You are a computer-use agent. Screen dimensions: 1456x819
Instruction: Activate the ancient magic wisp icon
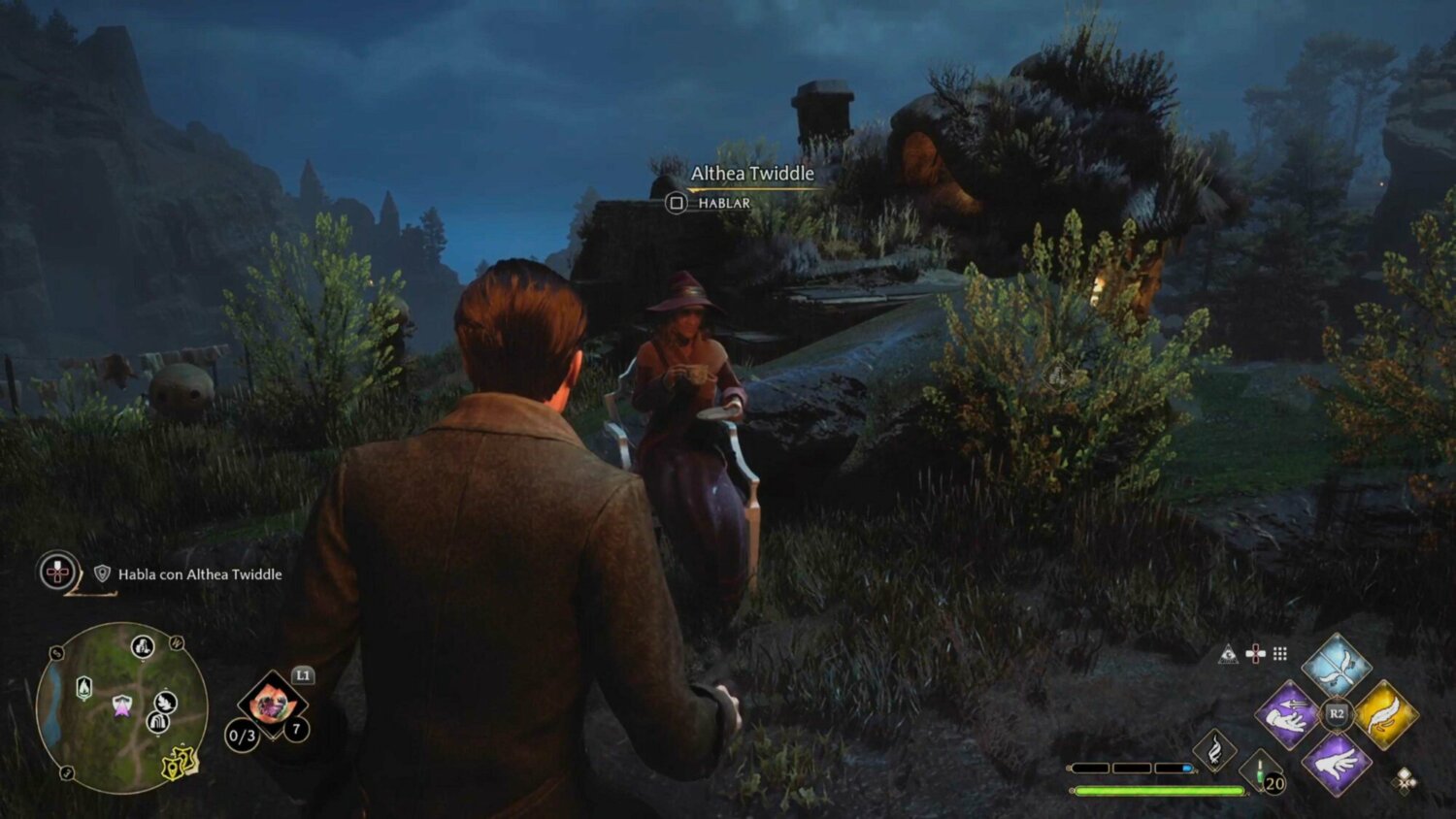click(1213, 749)
